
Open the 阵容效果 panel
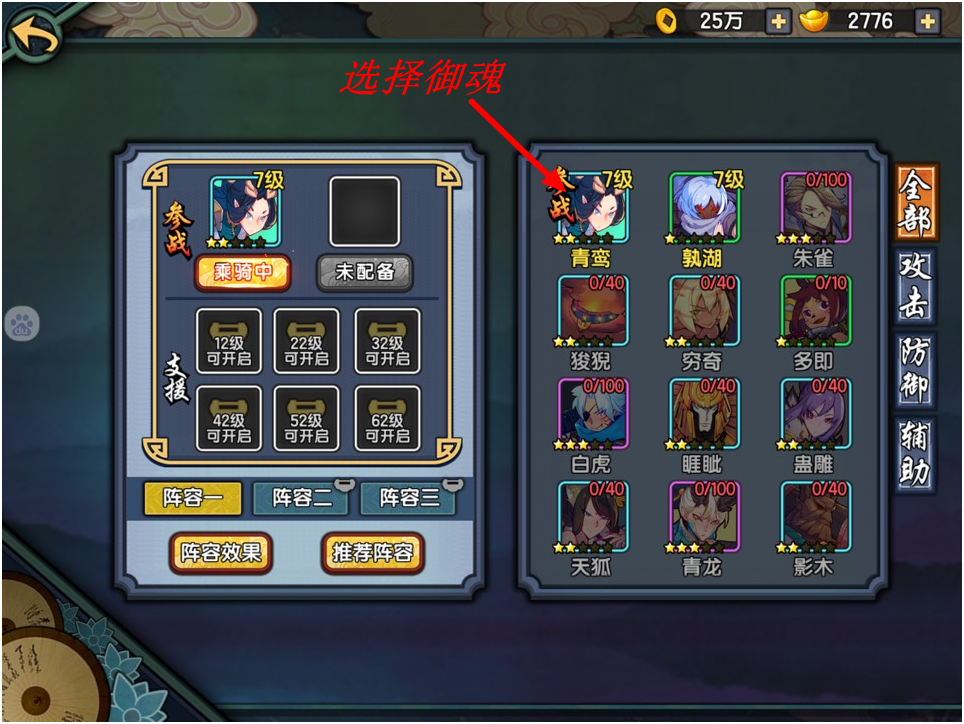click(221, 552)
